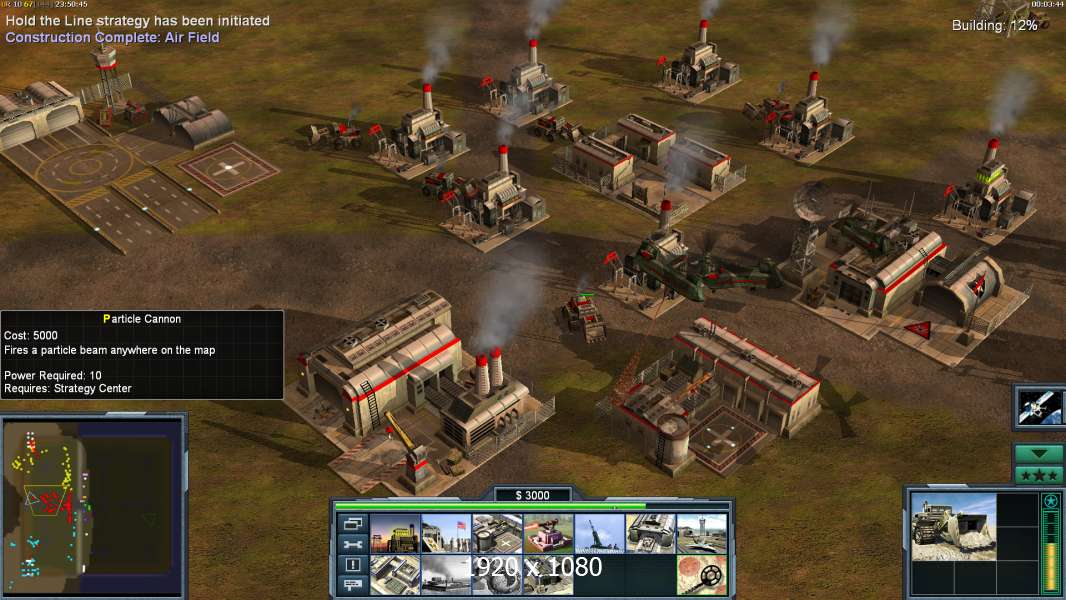Open the General's powers three-star button
Image resolution: width=1066 pixels, height=600 pixels.
[x=1039, y=474]
